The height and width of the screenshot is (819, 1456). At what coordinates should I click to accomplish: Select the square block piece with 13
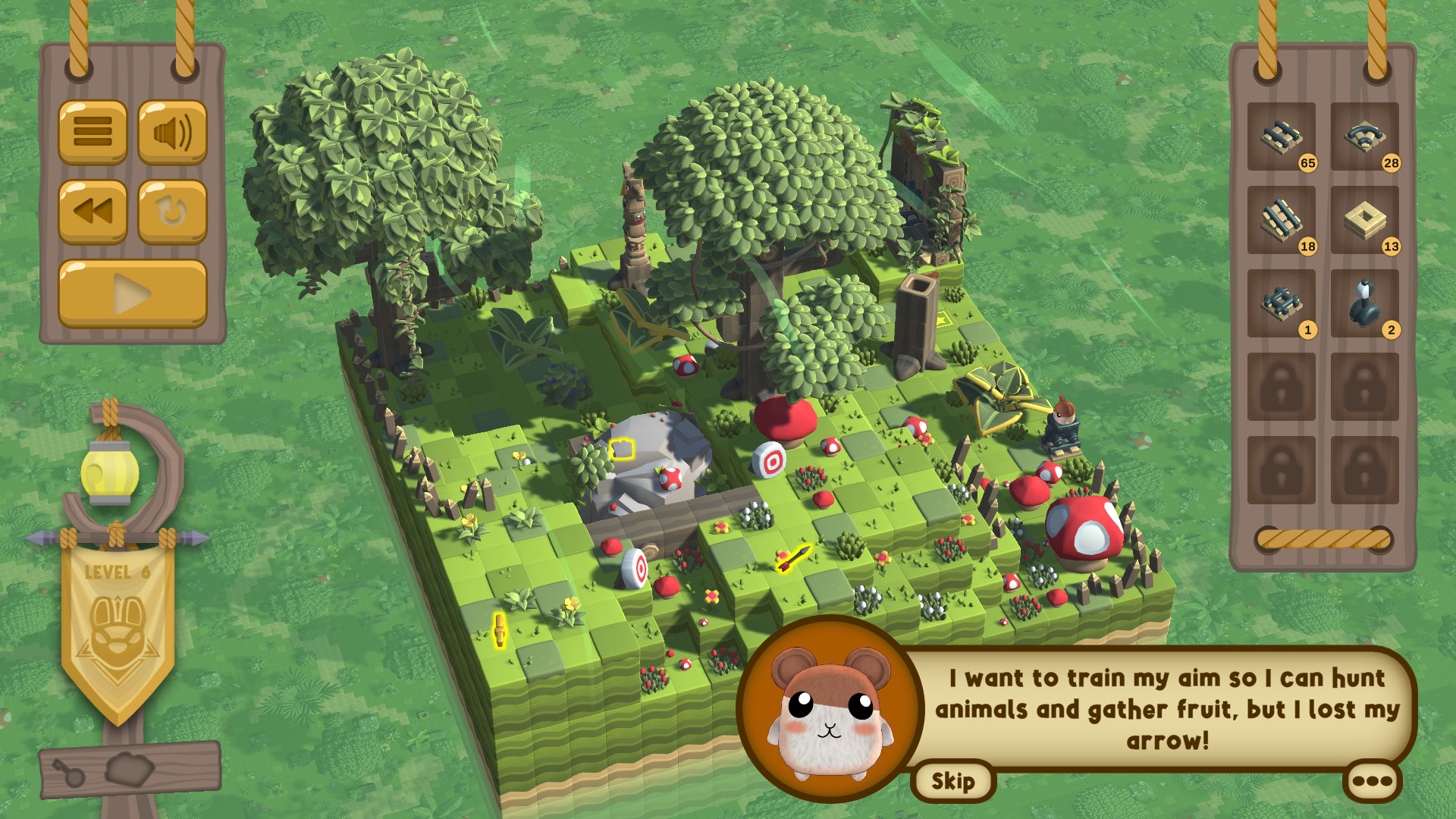[1365, 220]
